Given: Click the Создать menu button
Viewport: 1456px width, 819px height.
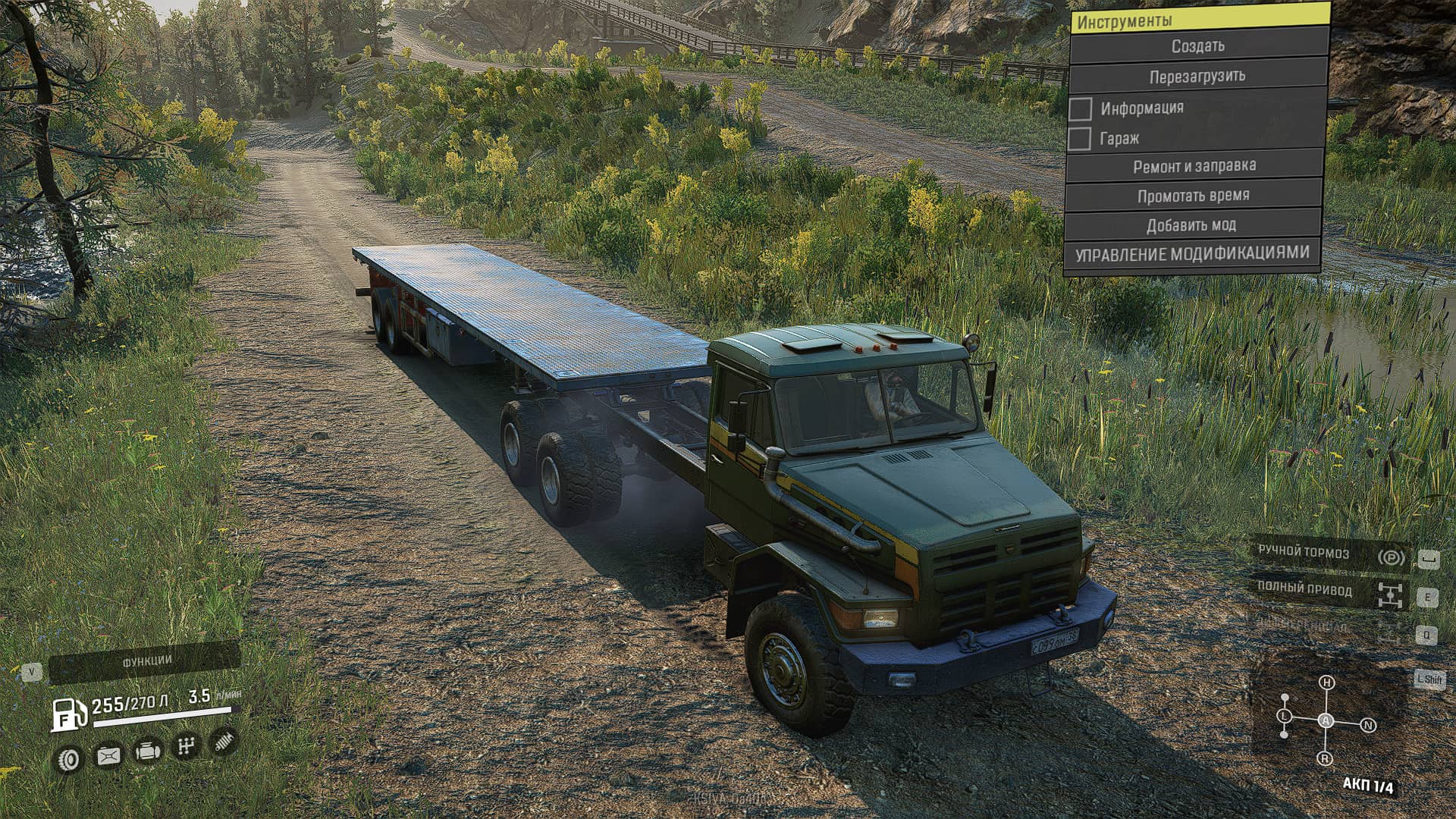Looking at the screenshot, I should 1197,46.
